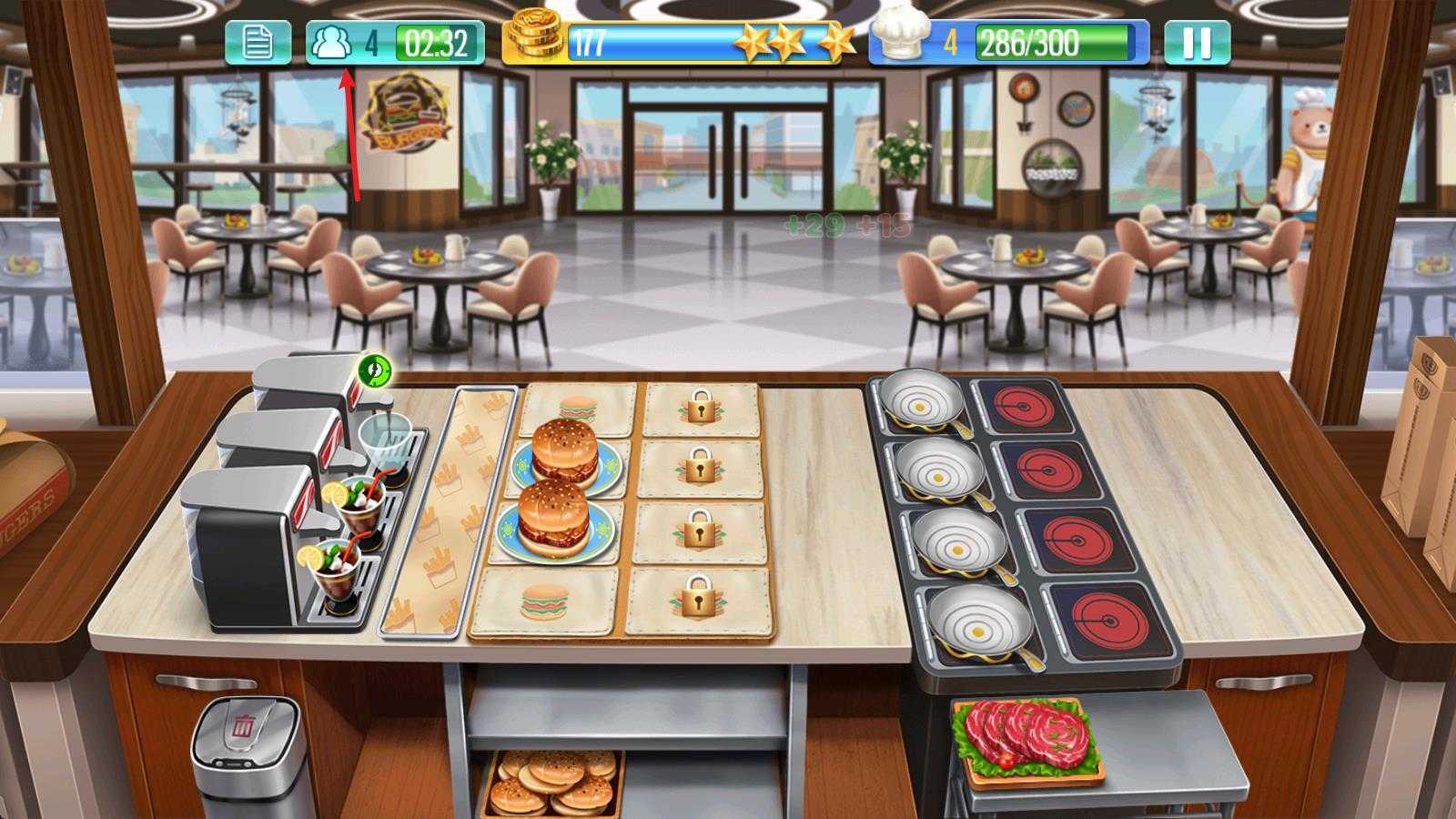The width and height of the screenshot is (1456, 819).
Task: Pause the game
Action: pos(1198,40)
